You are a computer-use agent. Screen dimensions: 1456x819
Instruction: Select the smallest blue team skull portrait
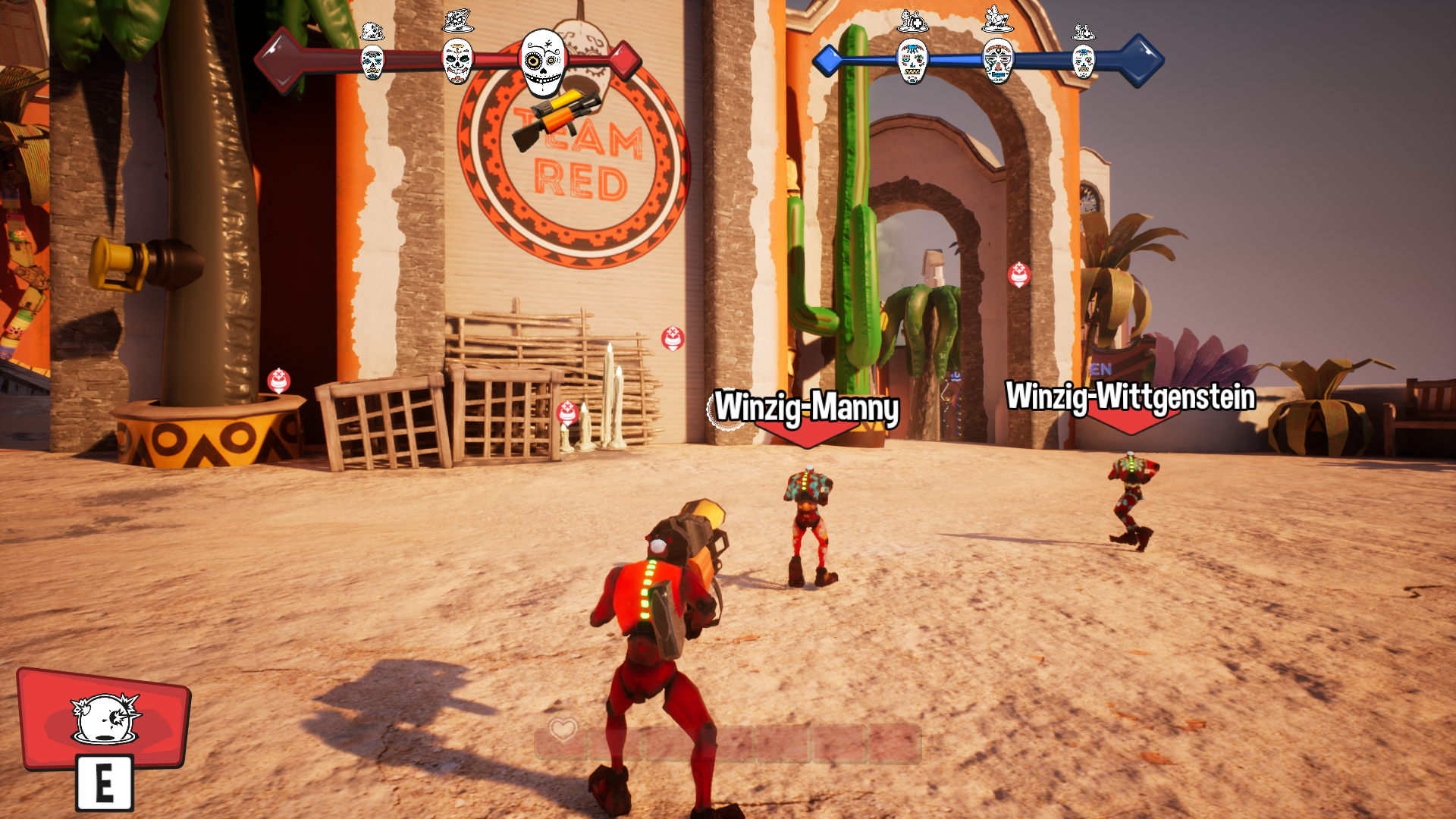coord(1083,61)
